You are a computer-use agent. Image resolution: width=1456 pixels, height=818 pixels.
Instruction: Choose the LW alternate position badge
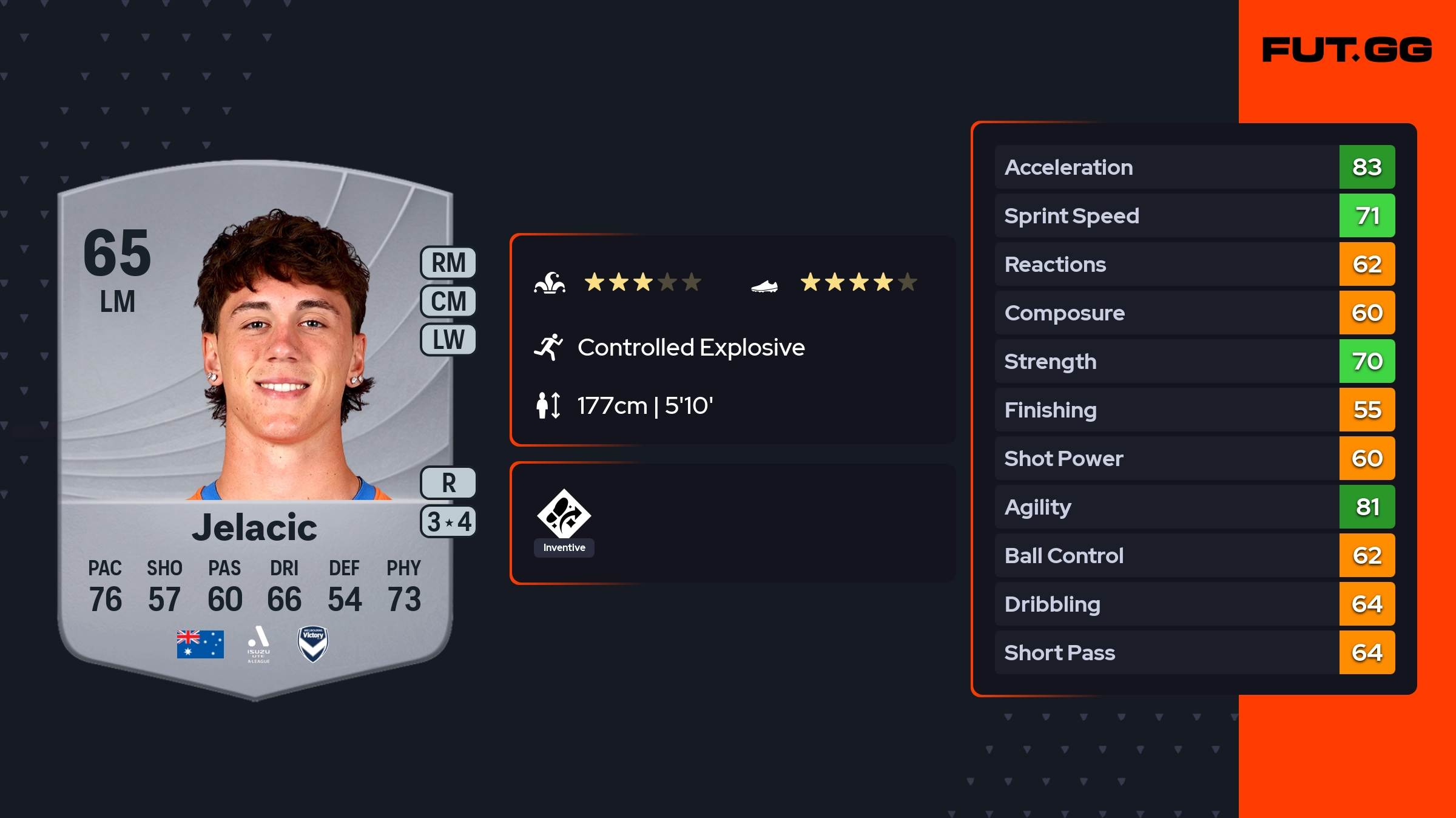(448, 340)
